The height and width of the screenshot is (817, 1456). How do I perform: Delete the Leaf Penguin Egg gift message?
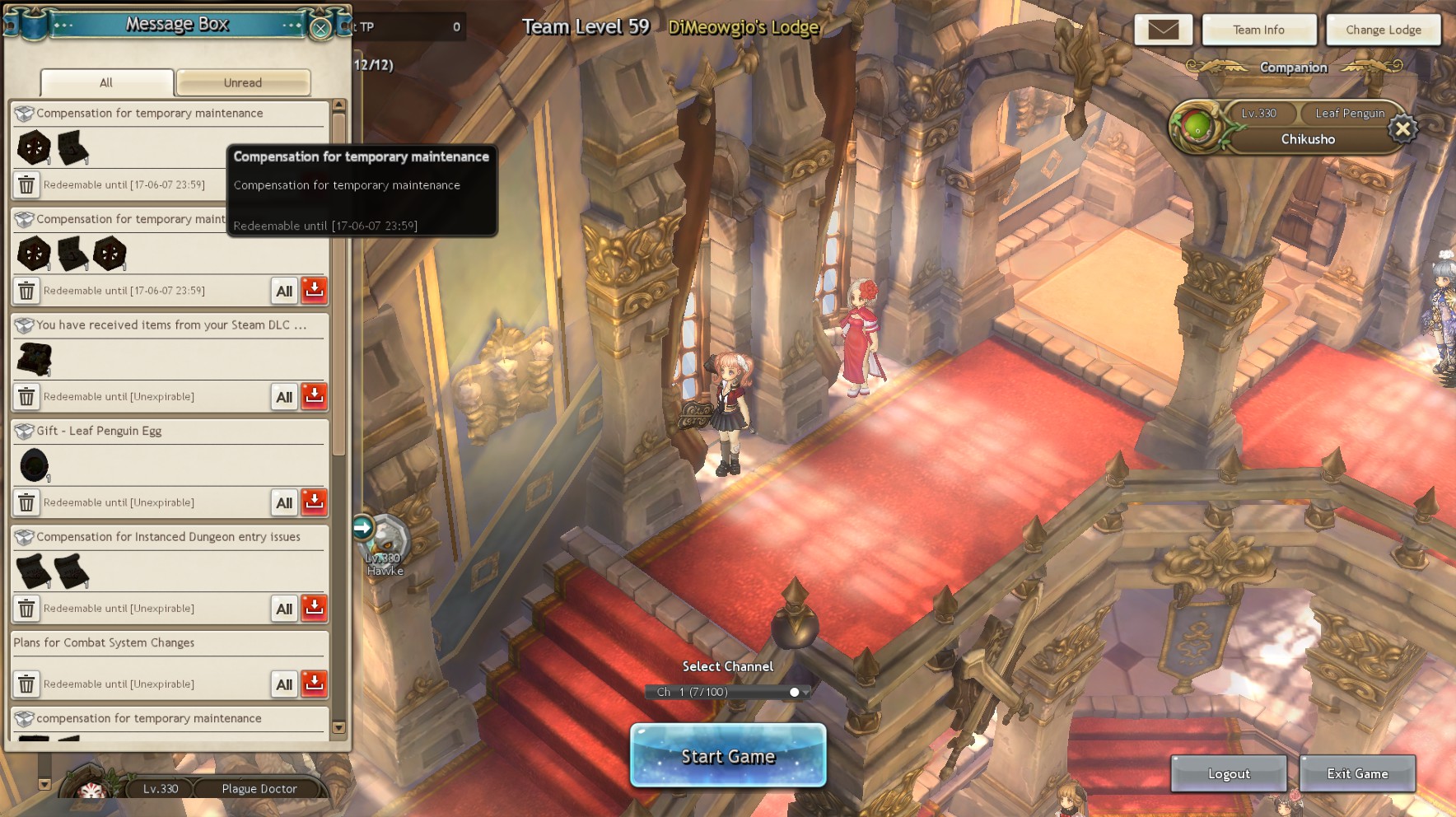coord(26,502)
